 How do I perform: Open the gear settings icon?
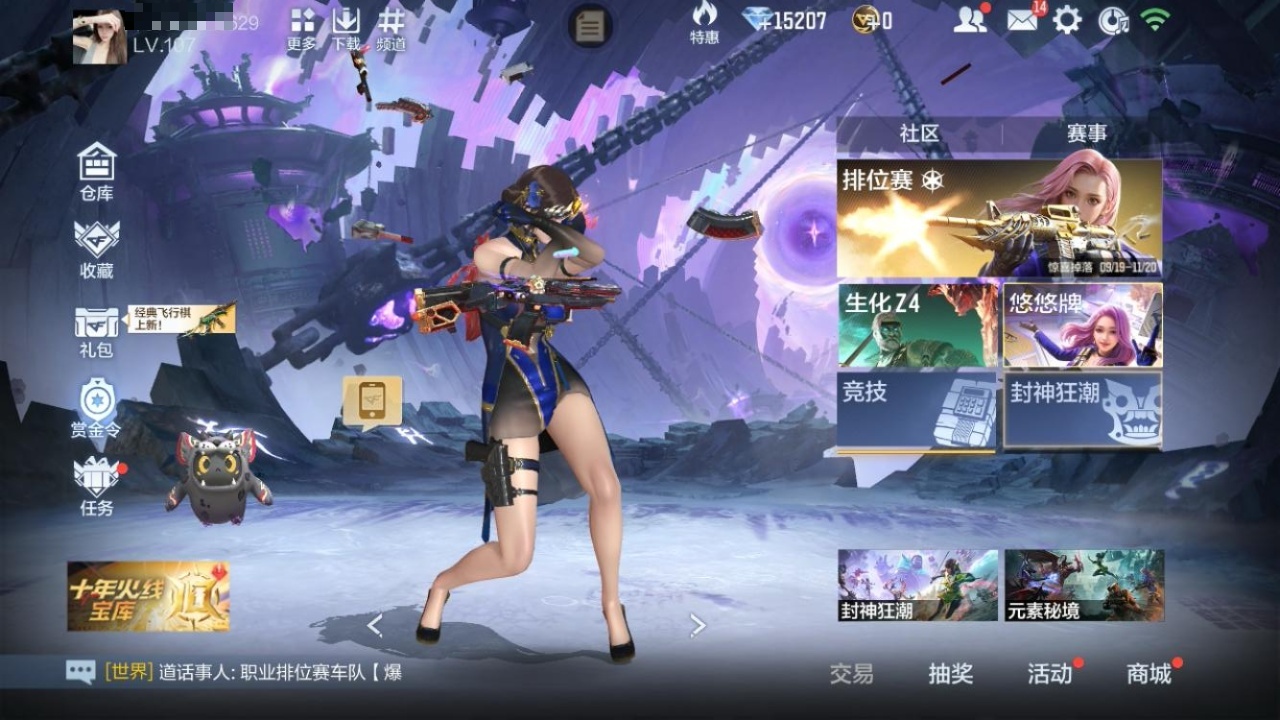[x=1067, y=20]
